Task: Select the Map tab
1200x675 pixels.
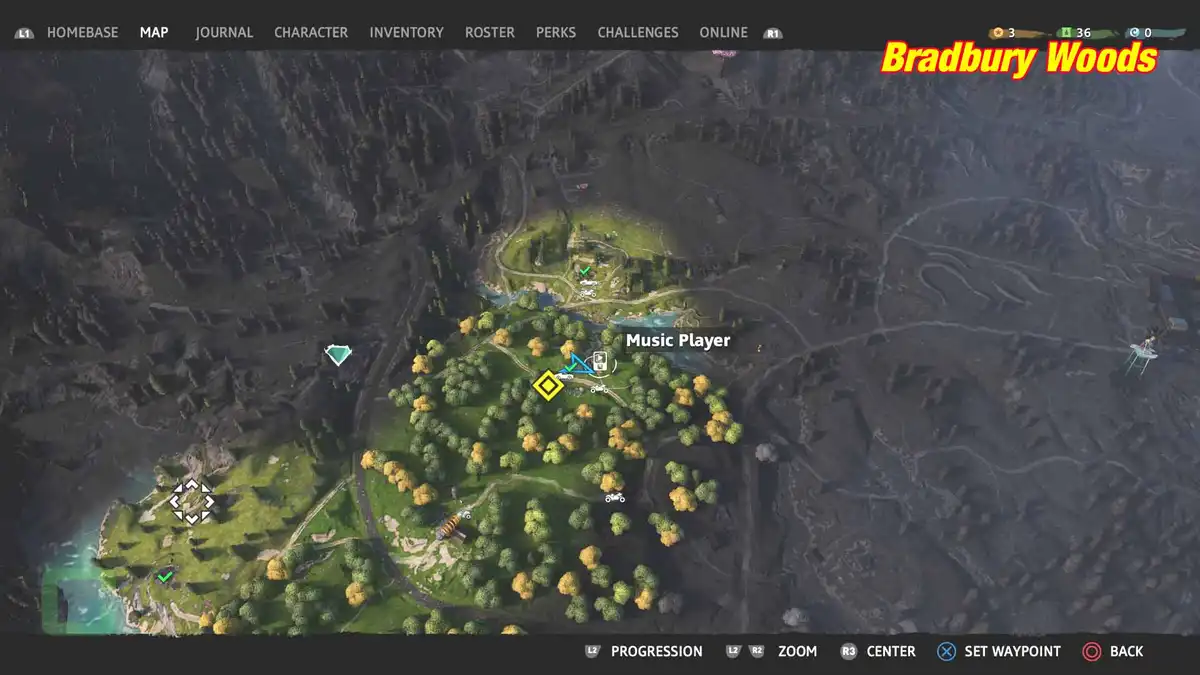Action: [x=154, y=32]
